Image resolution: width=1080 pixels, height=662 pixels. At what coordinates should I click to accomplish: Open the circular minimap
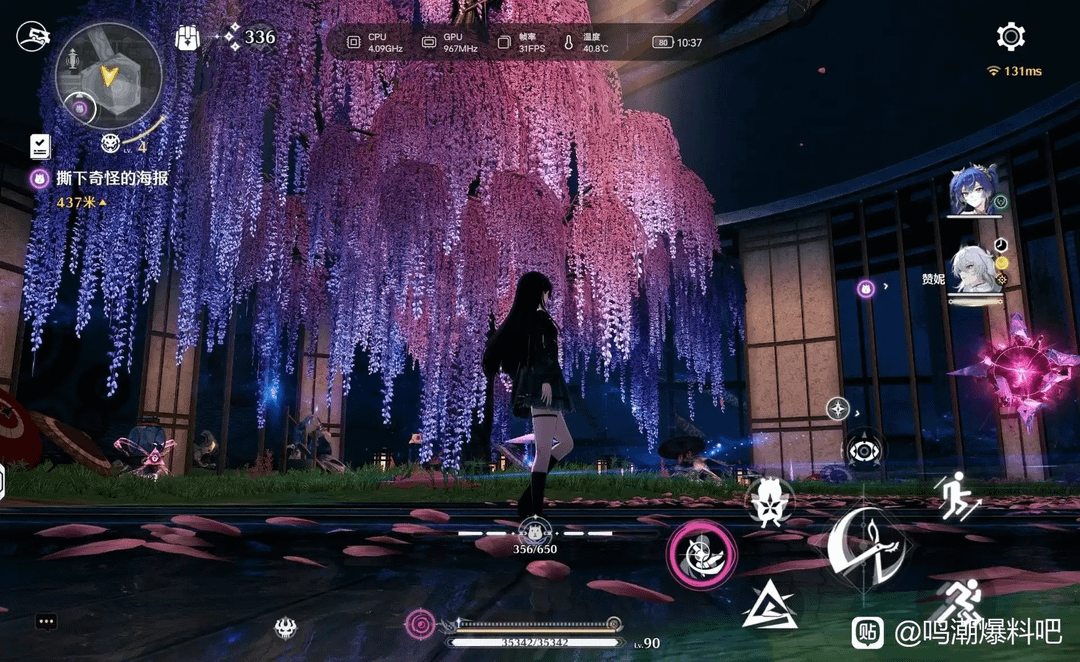point(108,76)
